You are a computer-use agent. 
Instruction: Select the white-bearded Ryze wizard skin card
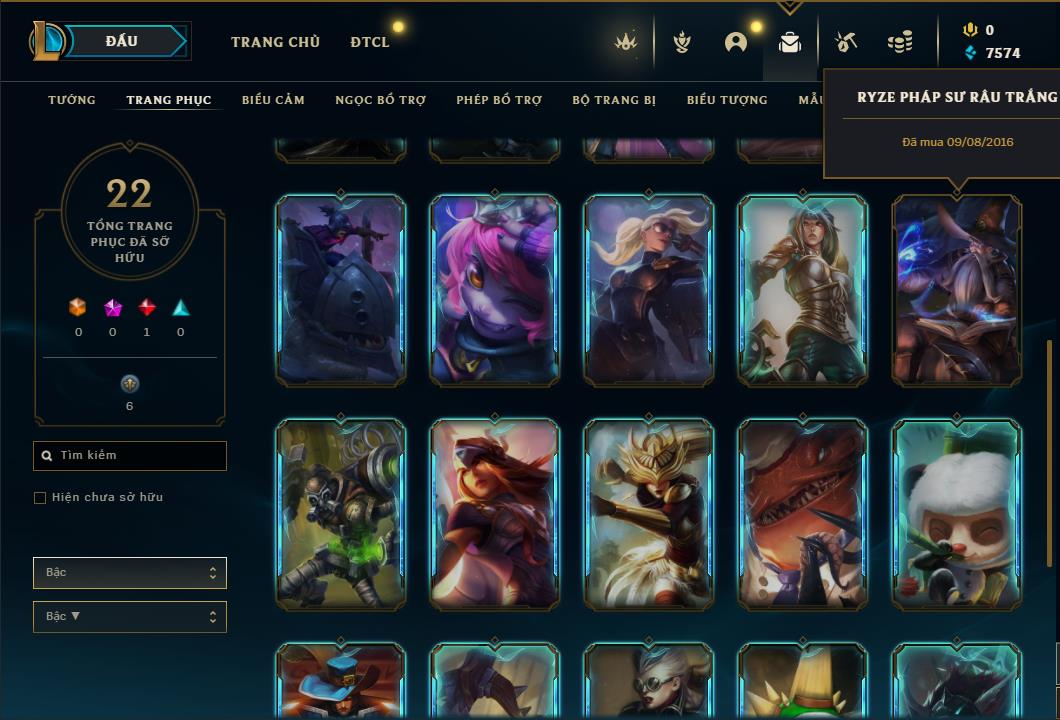(957, 290)
